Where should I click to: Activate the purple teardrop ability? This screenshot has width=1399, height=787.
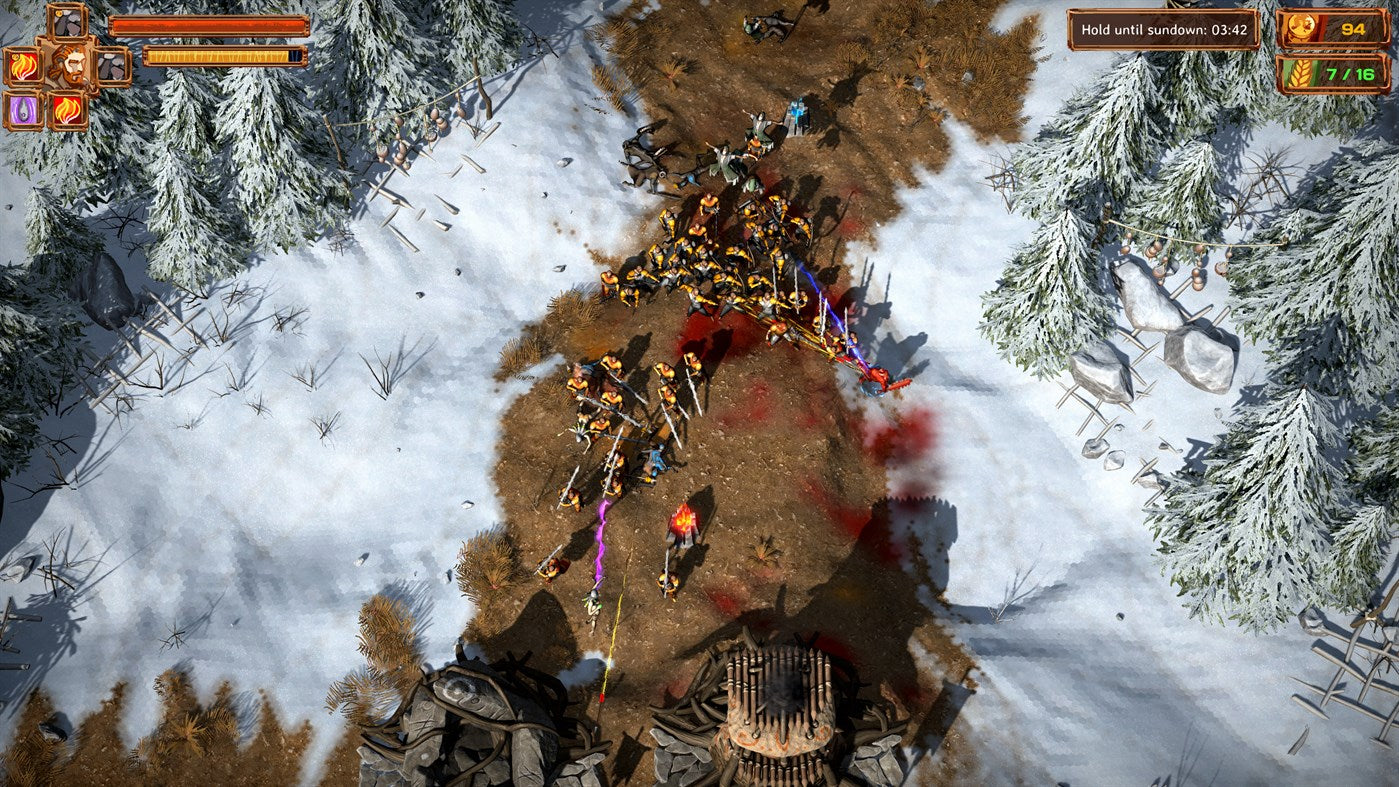[x=22, y=110]
